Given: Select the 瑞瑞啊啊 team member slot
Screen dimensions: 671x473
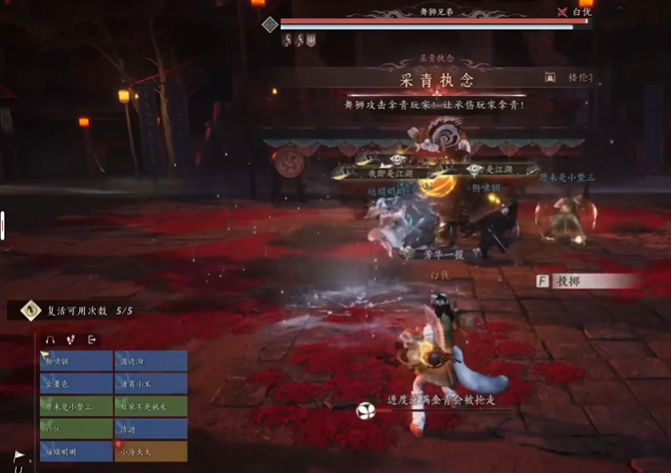Looking at the screenshot, I should click(76, 451).
